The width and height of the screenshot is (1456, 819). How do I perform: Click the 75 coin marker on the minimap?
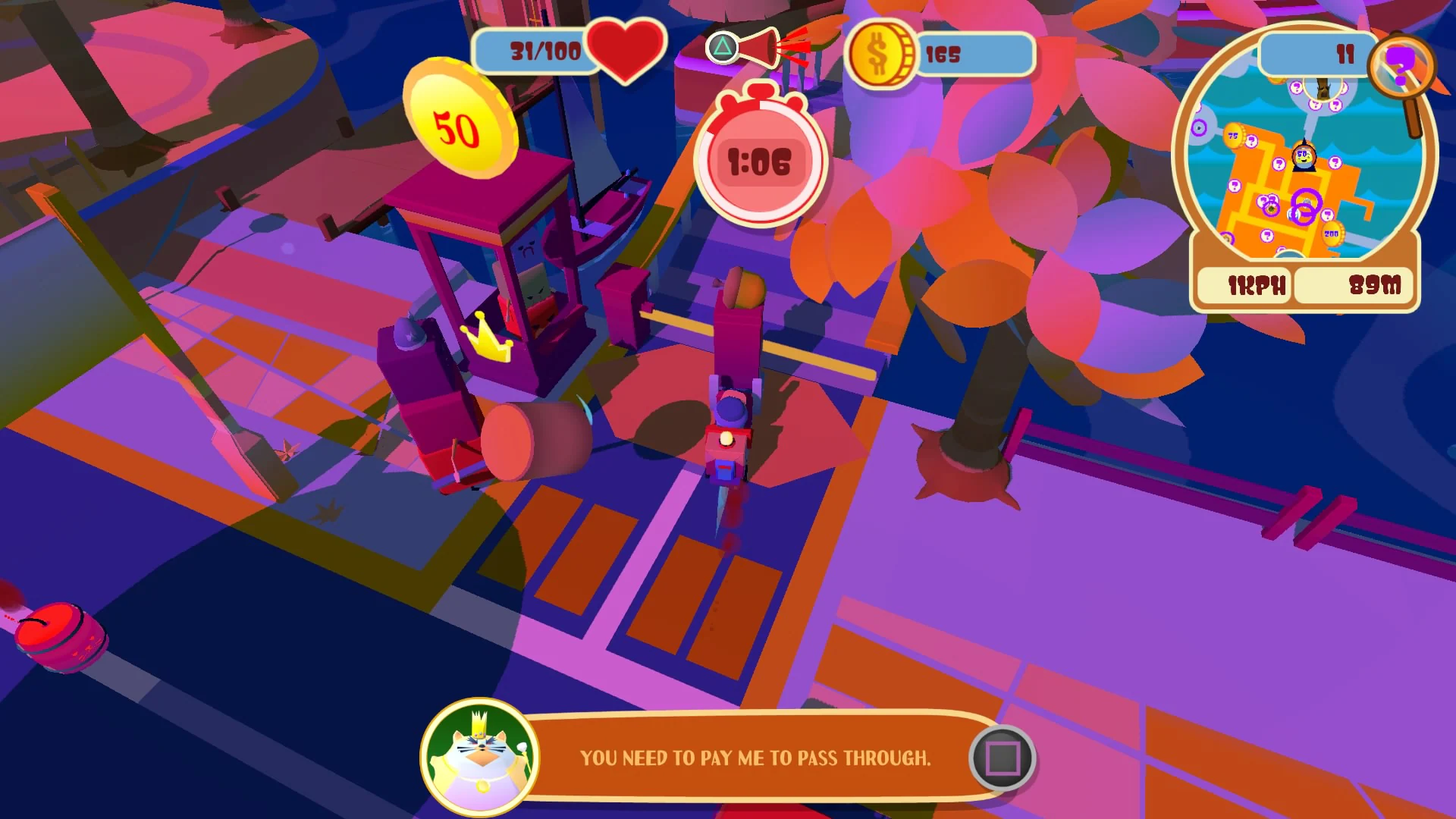pyautogui.click(x=1232, y=134)
